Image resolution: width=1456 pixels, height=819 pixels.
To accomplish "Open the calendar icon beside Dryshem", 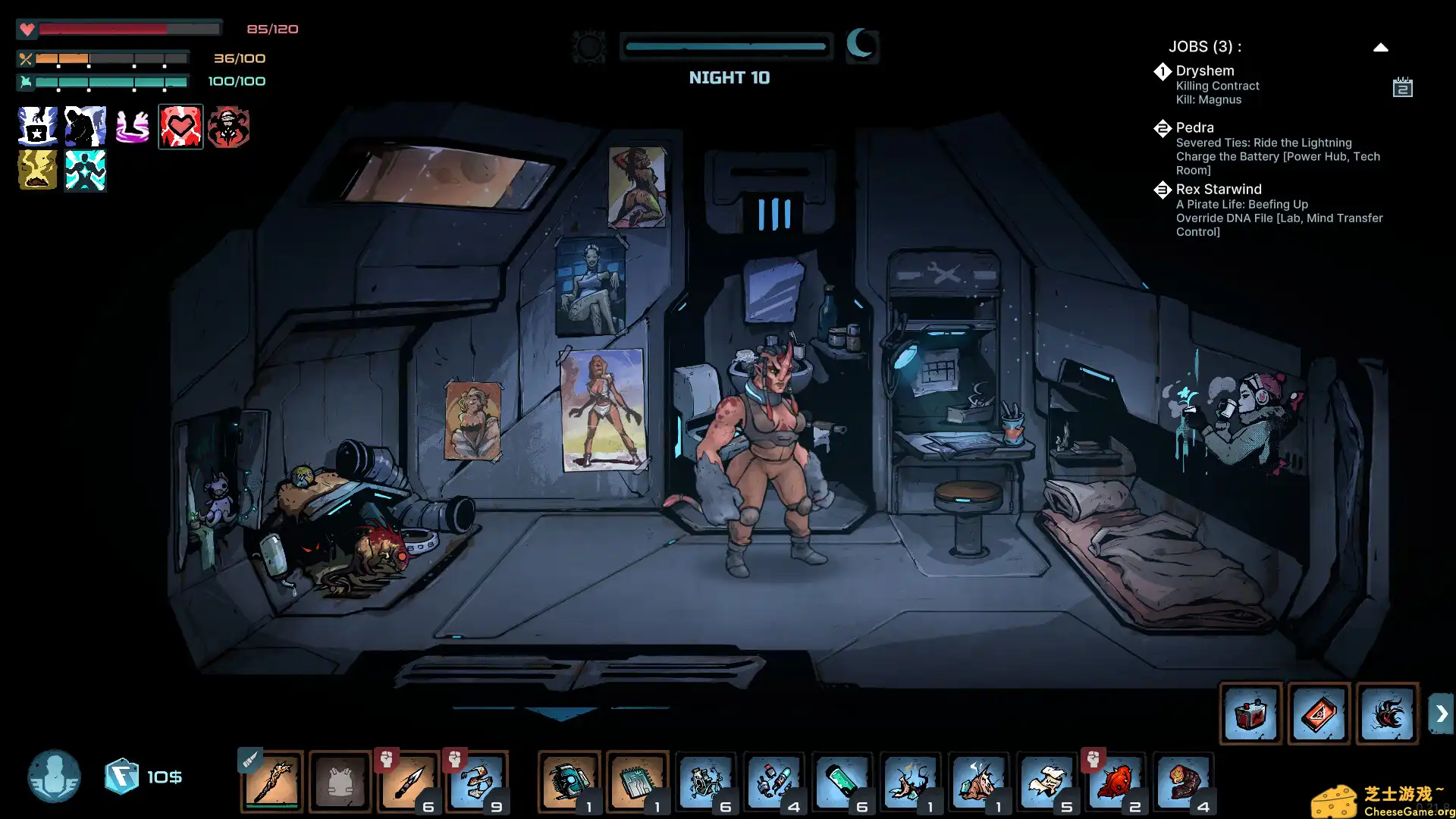I will [1402, 87].
